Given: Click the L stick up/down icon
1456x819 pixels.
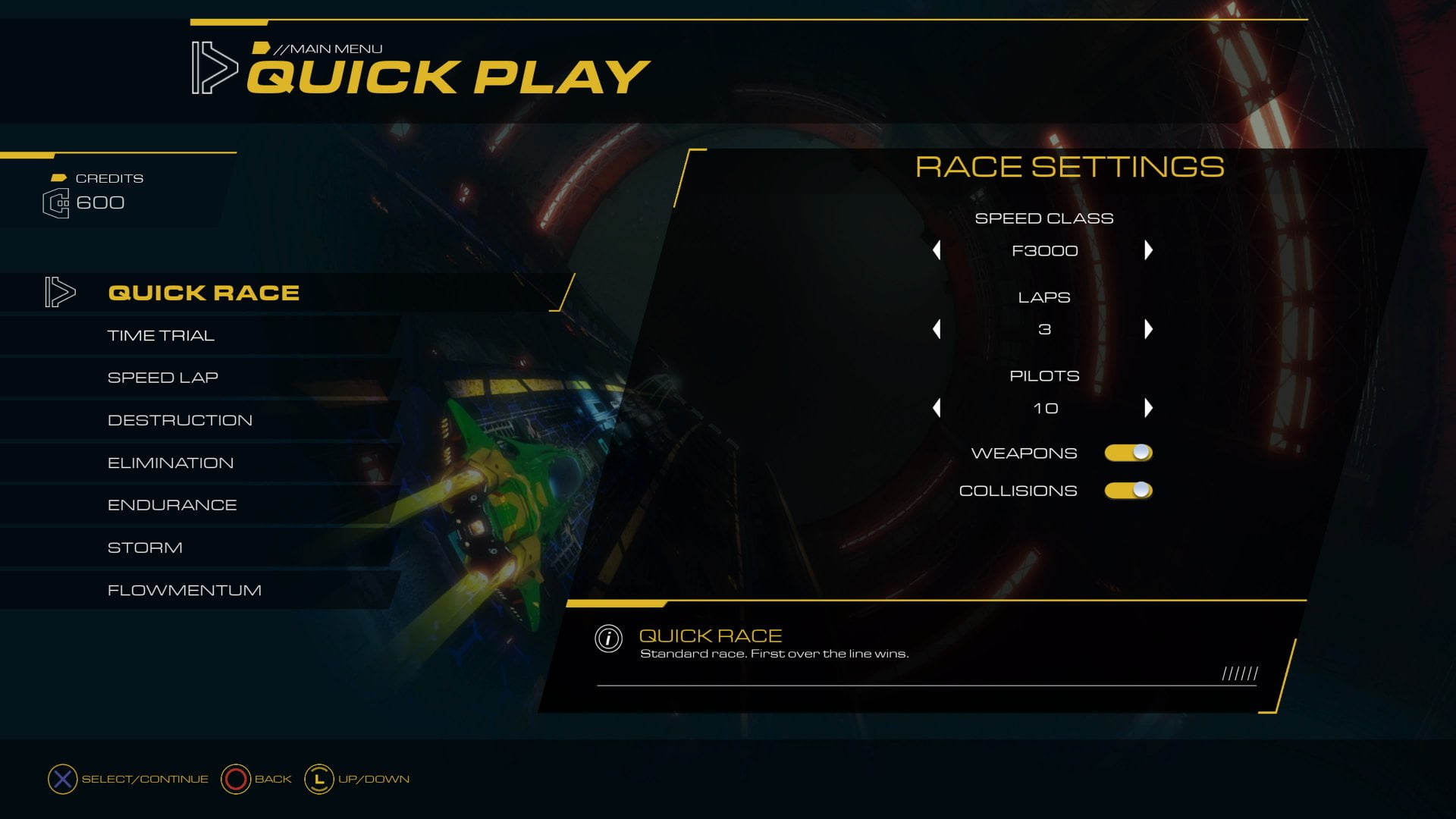Looking at the screenshot, I should (318, 778).
